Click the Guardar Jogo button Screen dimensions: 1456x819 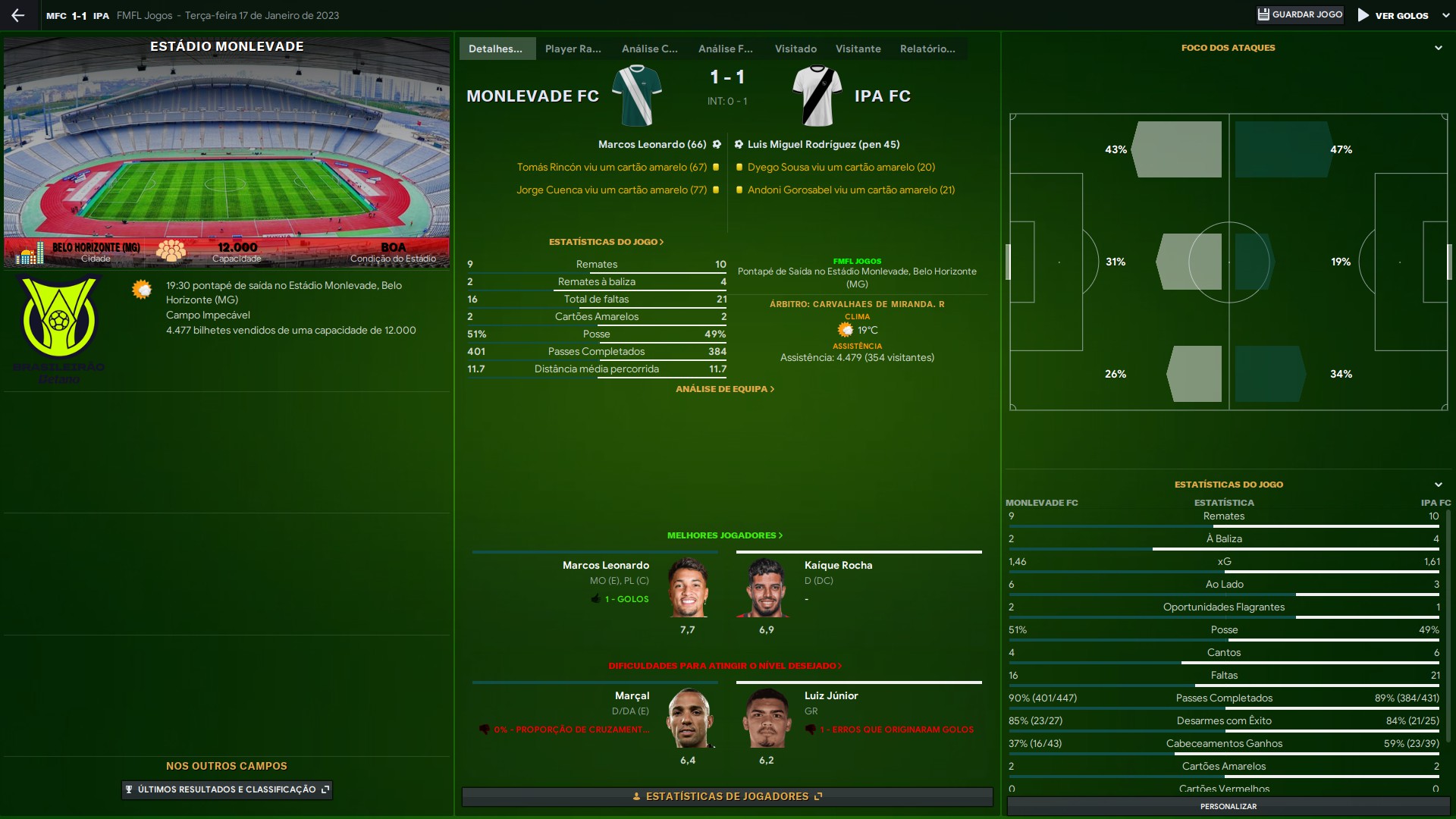[1300, 15]
